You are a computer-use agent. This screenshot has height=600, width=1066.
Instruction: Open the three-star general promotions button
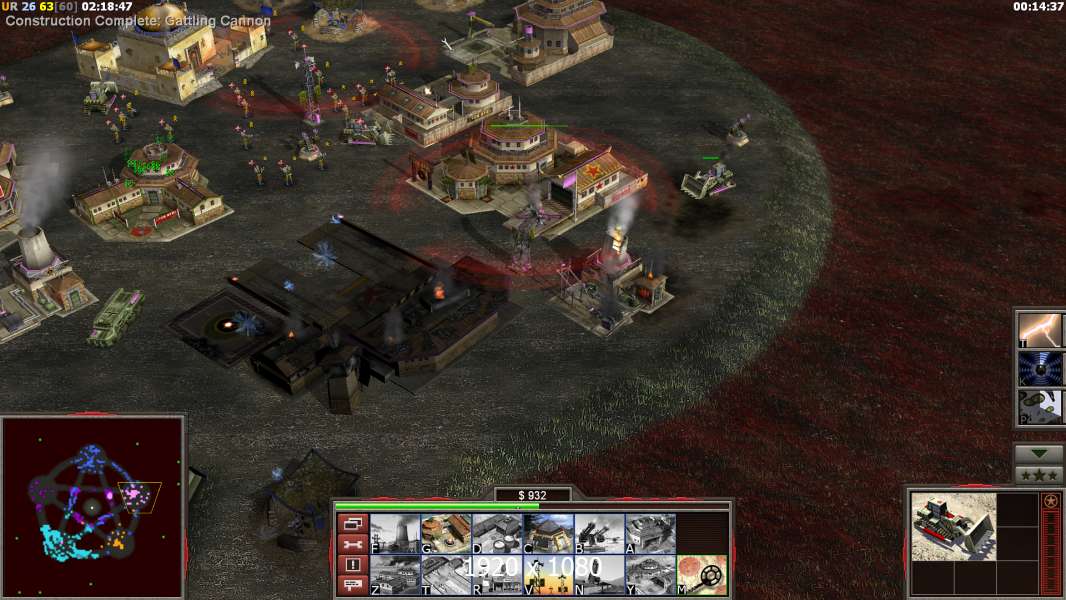point(1039,475)
